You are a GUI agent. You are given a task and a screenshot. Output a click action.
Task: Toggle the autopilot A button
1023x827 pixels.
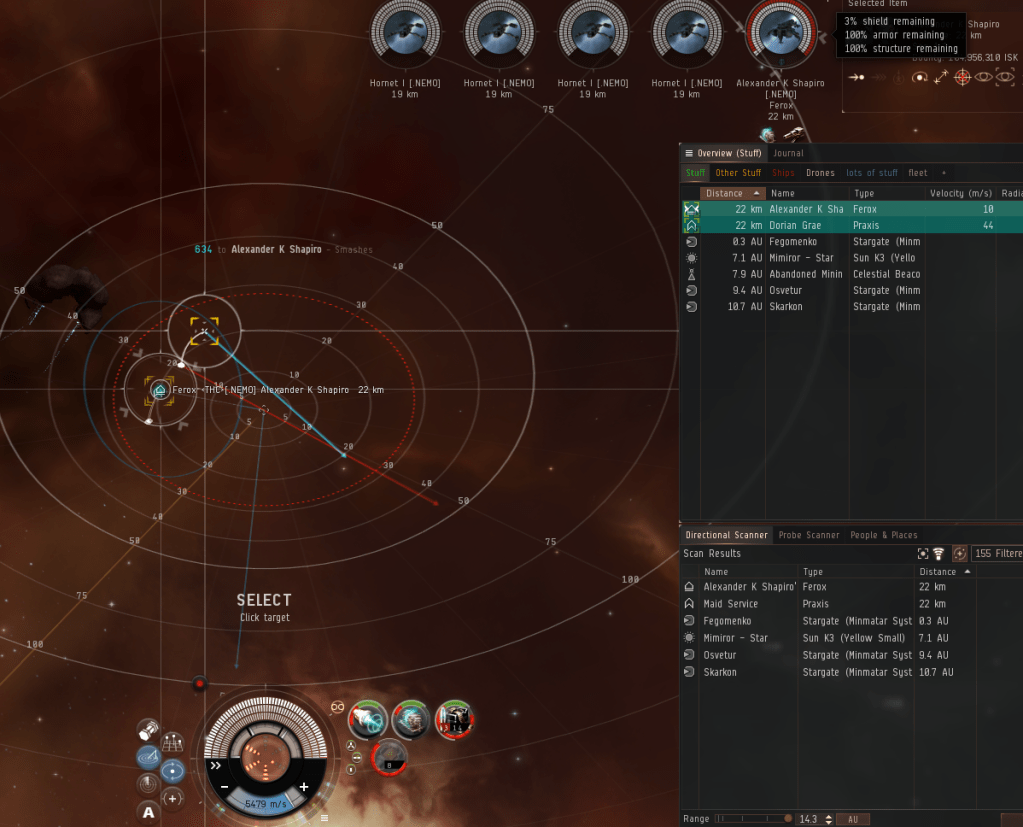point(149,812)
